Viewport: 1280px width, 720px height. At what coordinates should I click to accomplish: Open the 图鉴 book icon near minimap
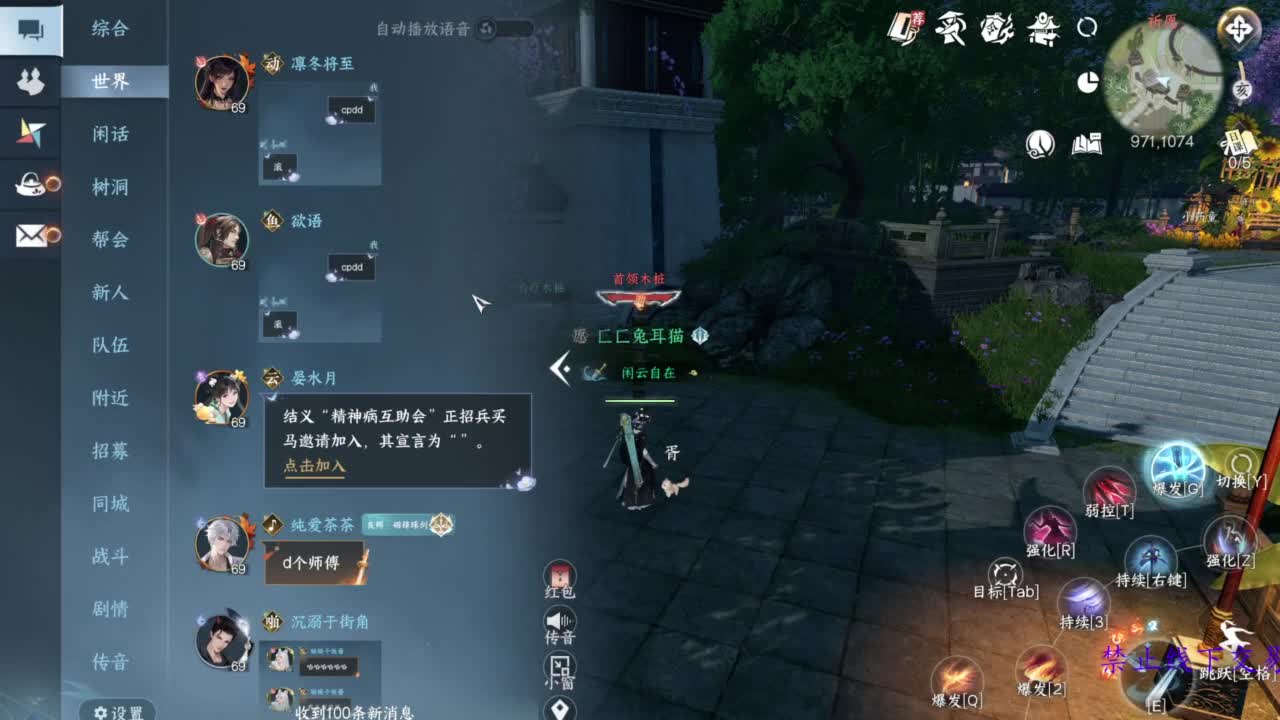pyautogui.click(x=1087, y=143)
